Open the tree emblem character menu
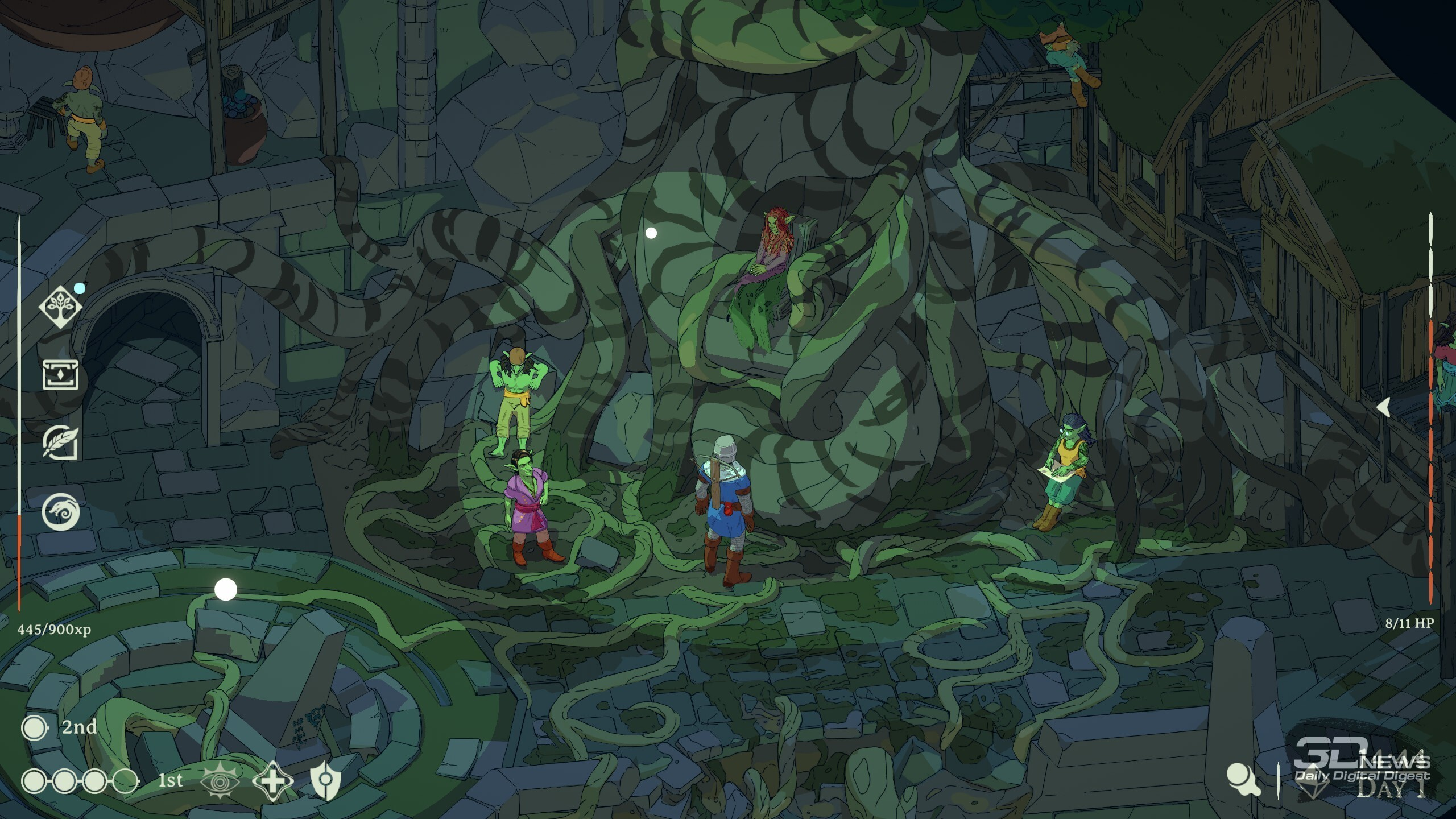 [60, 307]
